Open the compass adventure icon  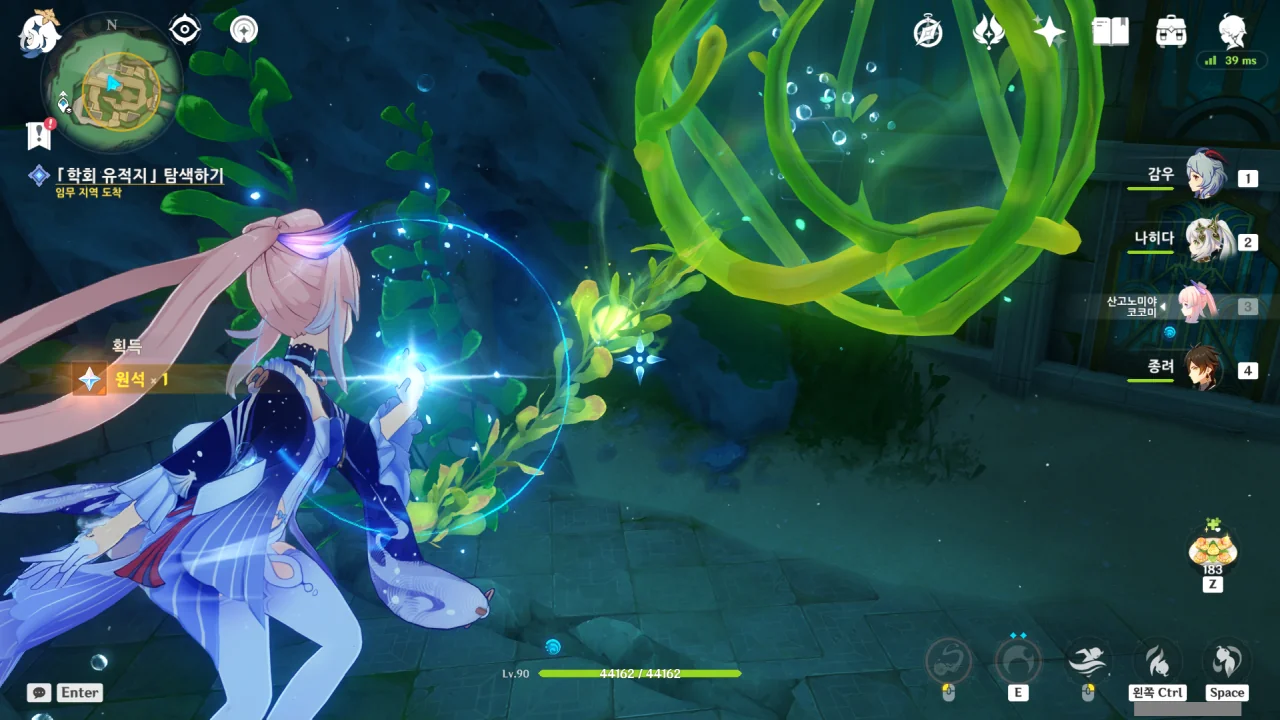pos(928,33)
